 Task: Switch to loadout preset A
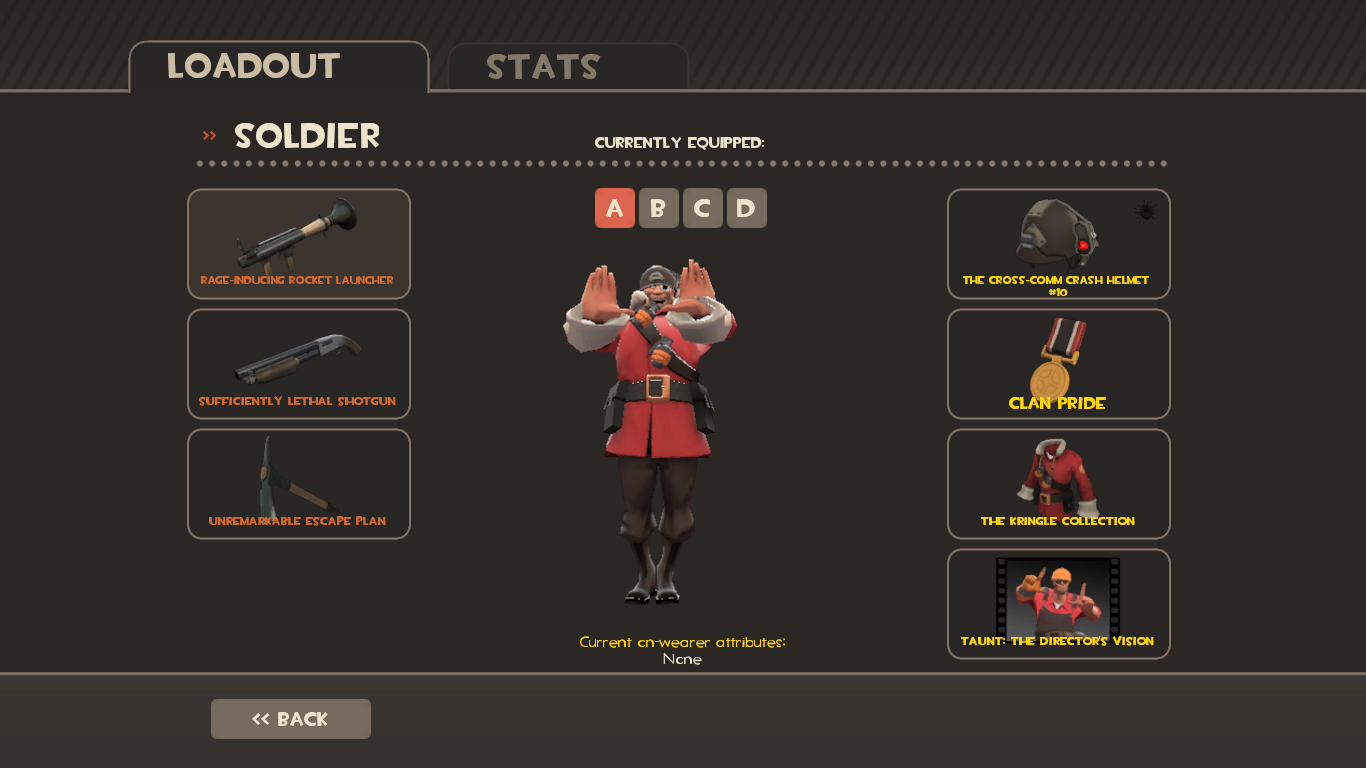[615, 208]
